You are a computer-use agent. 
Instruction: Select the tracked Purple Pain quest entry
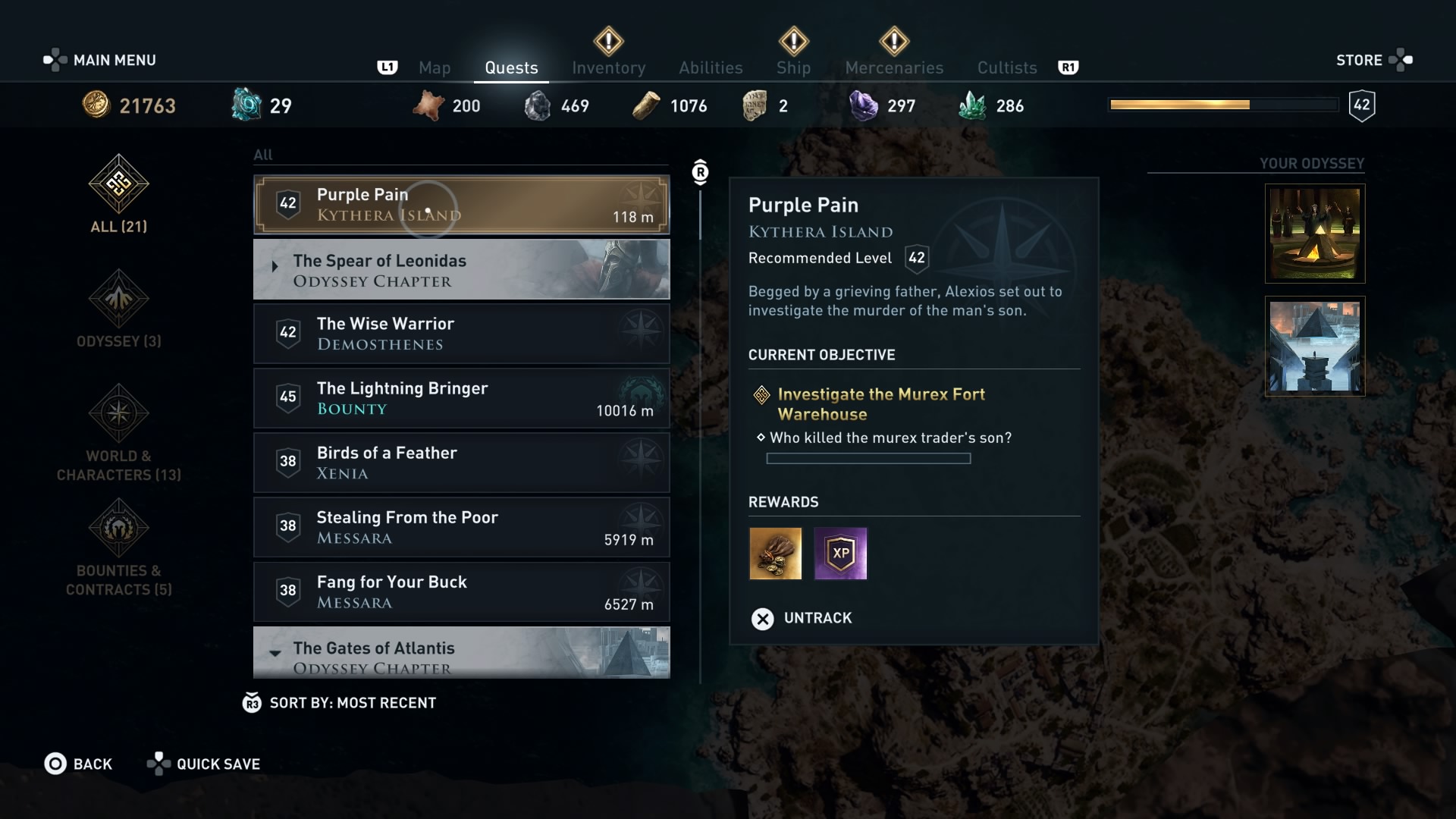coord(461,205)
